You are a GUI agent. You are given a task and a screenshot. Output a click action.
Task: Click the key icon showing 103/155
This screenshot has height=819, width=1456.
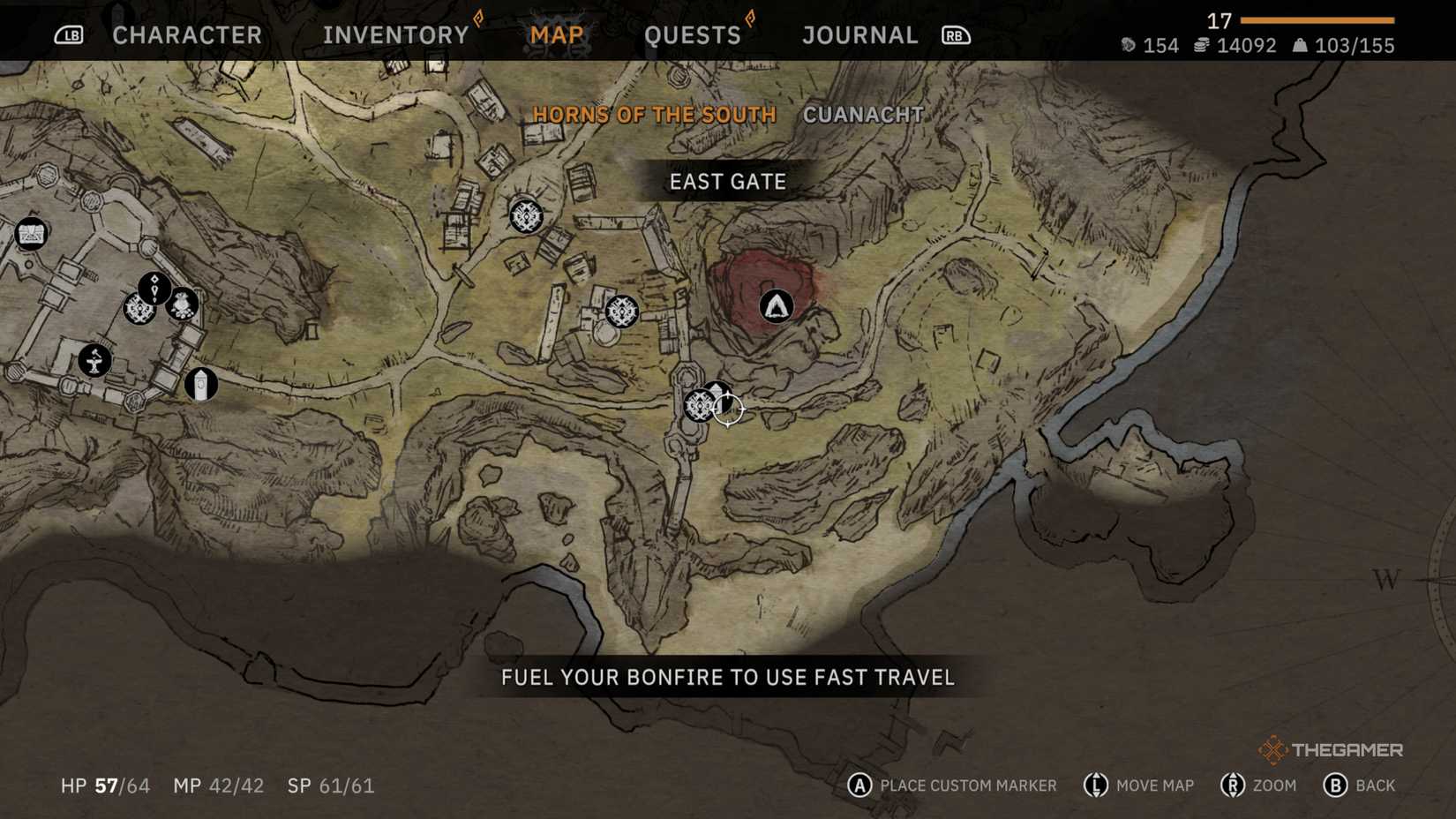(x=1302, y=45)
